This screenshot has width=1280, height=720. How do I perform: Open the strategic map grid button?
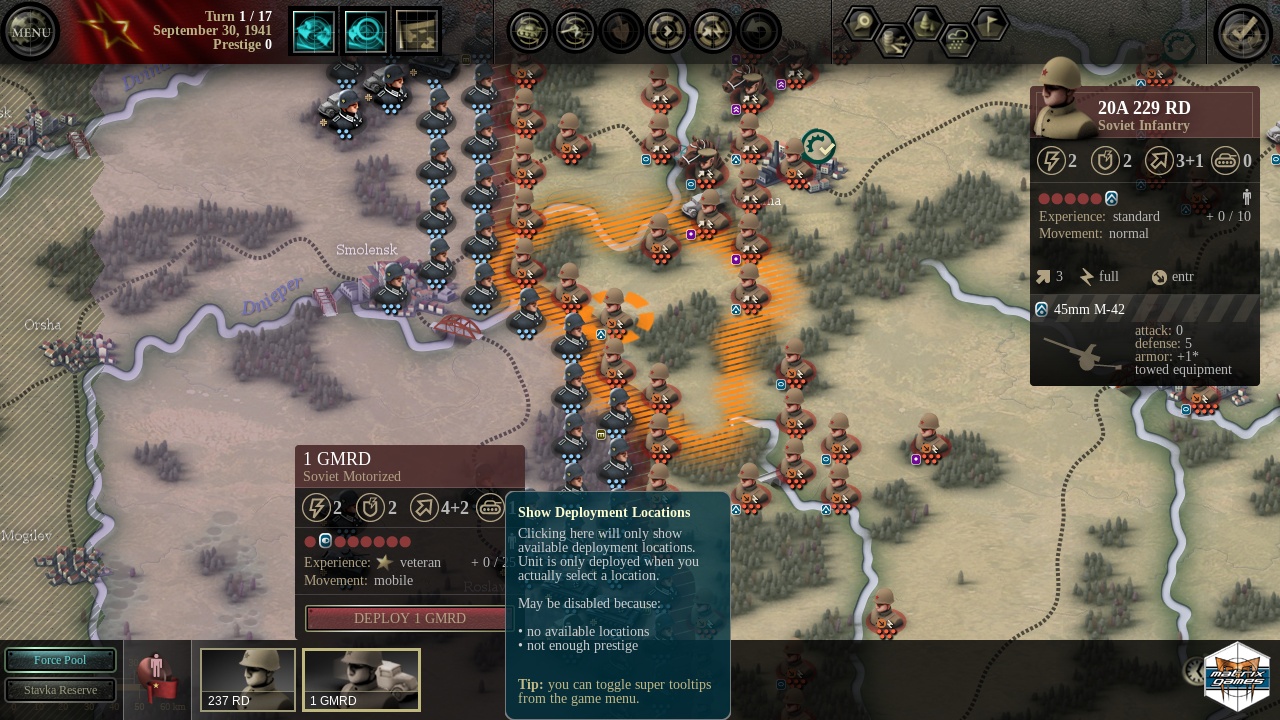(x=418, y=32)
